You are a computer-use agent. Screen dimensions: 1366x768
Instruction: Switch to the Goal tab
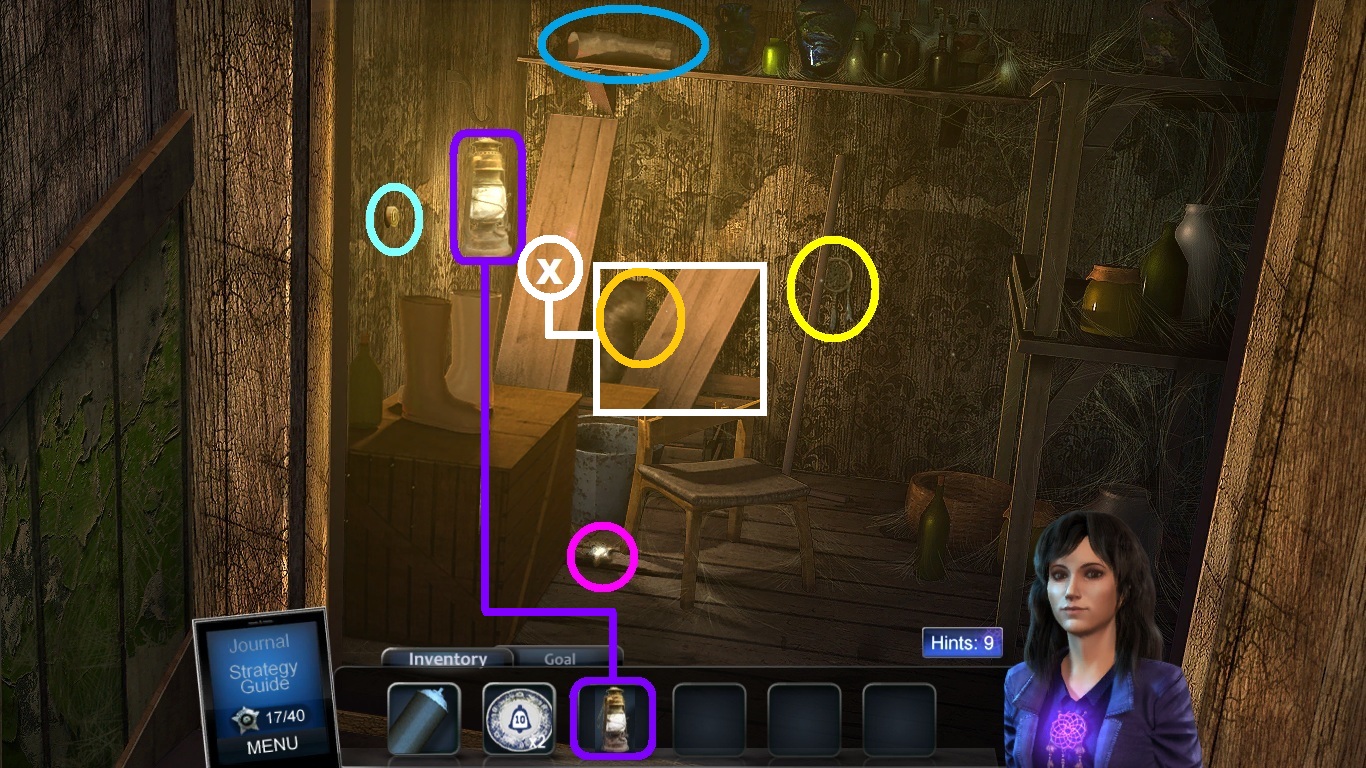(560, 659)
